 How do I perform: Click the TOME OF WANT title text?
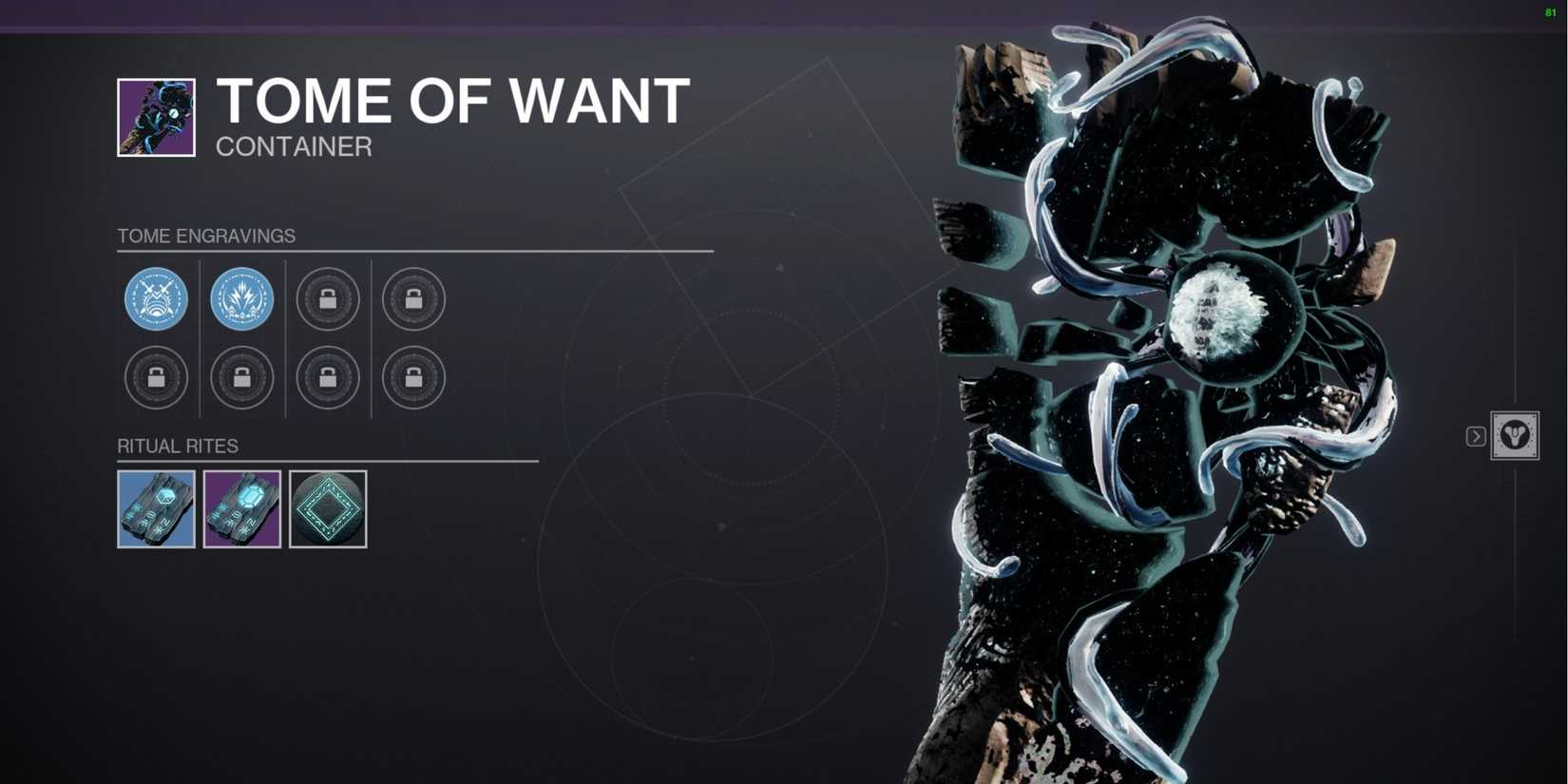point(452,100)
